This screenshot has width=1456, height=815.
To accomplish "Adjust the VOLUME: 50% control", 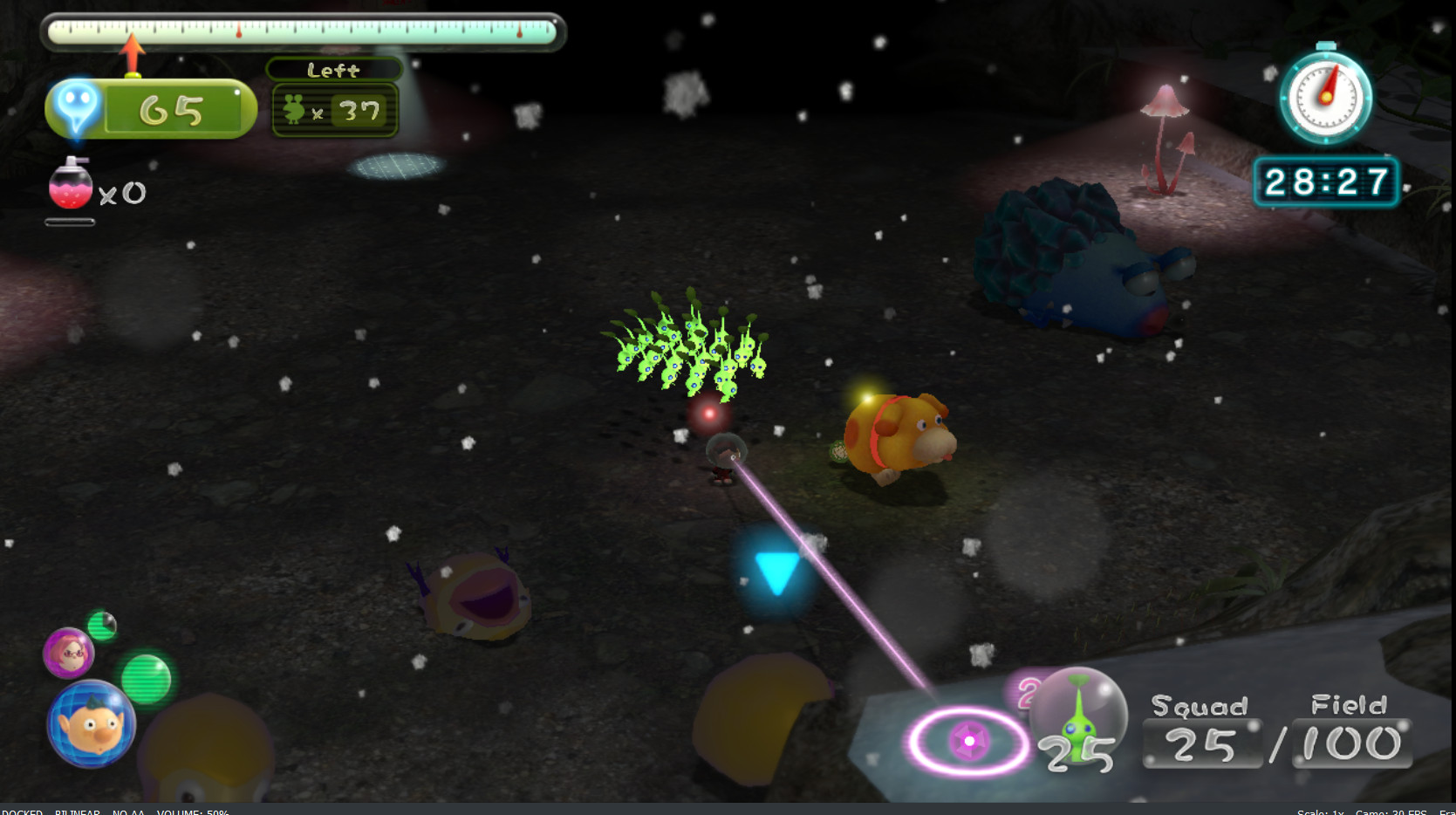I will (190, 811).
